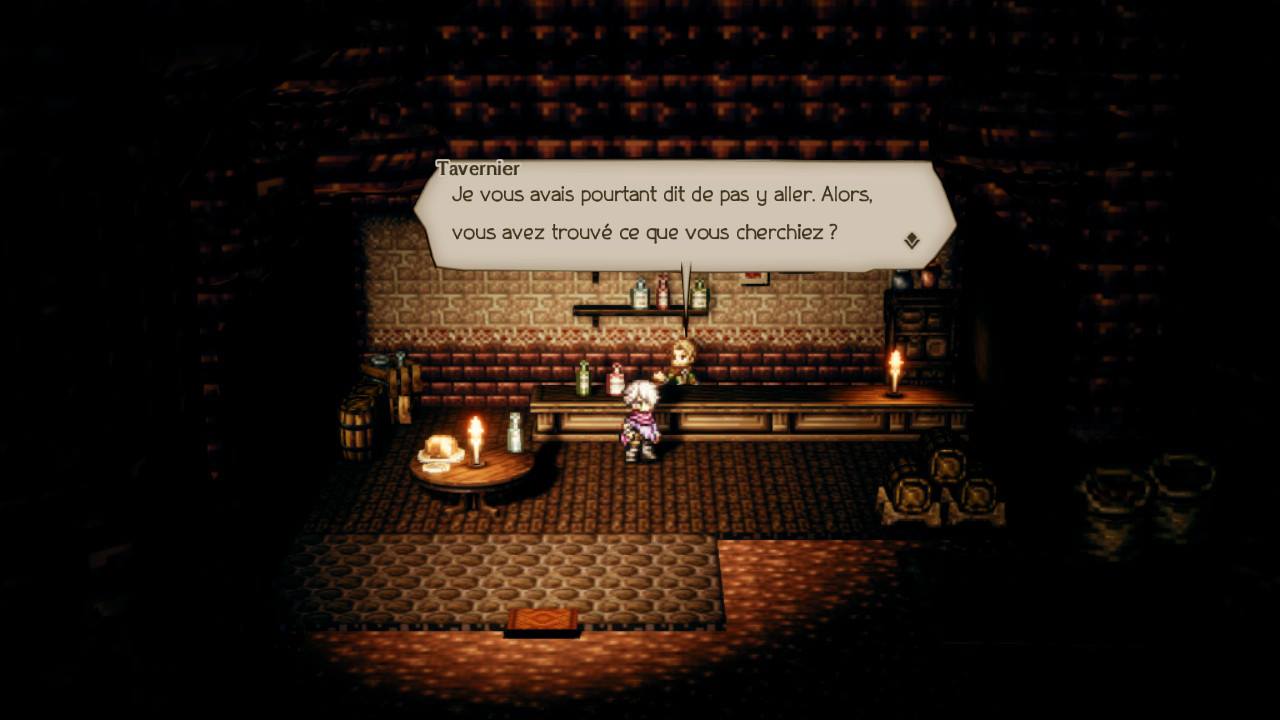This screenshot has height=720, width=1280.
Task: Advance dialogue with the diamond continue arrow
Action: coord(911,241)
